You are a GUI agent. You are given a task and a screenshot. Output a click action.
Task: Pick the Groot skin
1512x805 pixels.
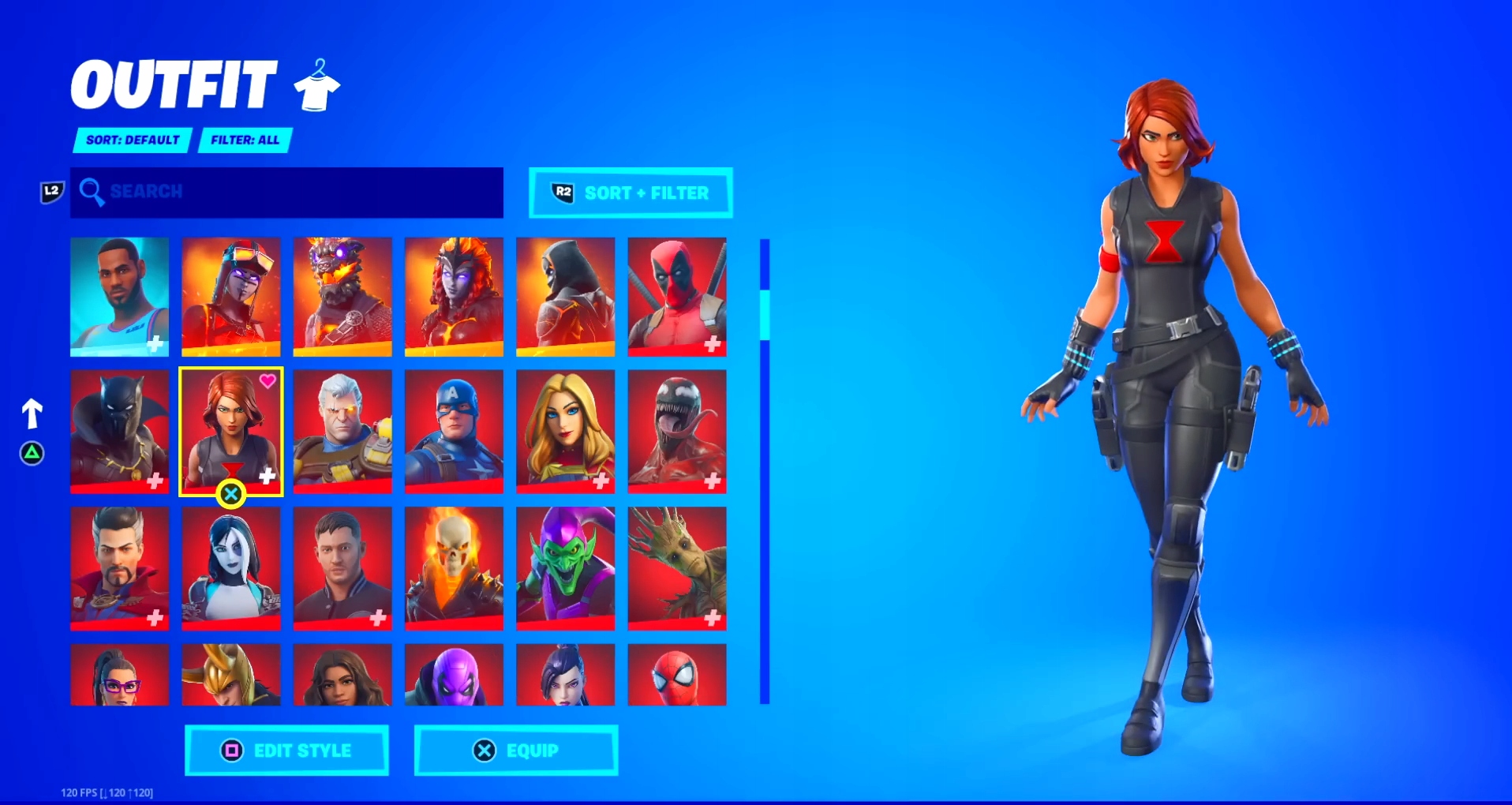(677, 567)
